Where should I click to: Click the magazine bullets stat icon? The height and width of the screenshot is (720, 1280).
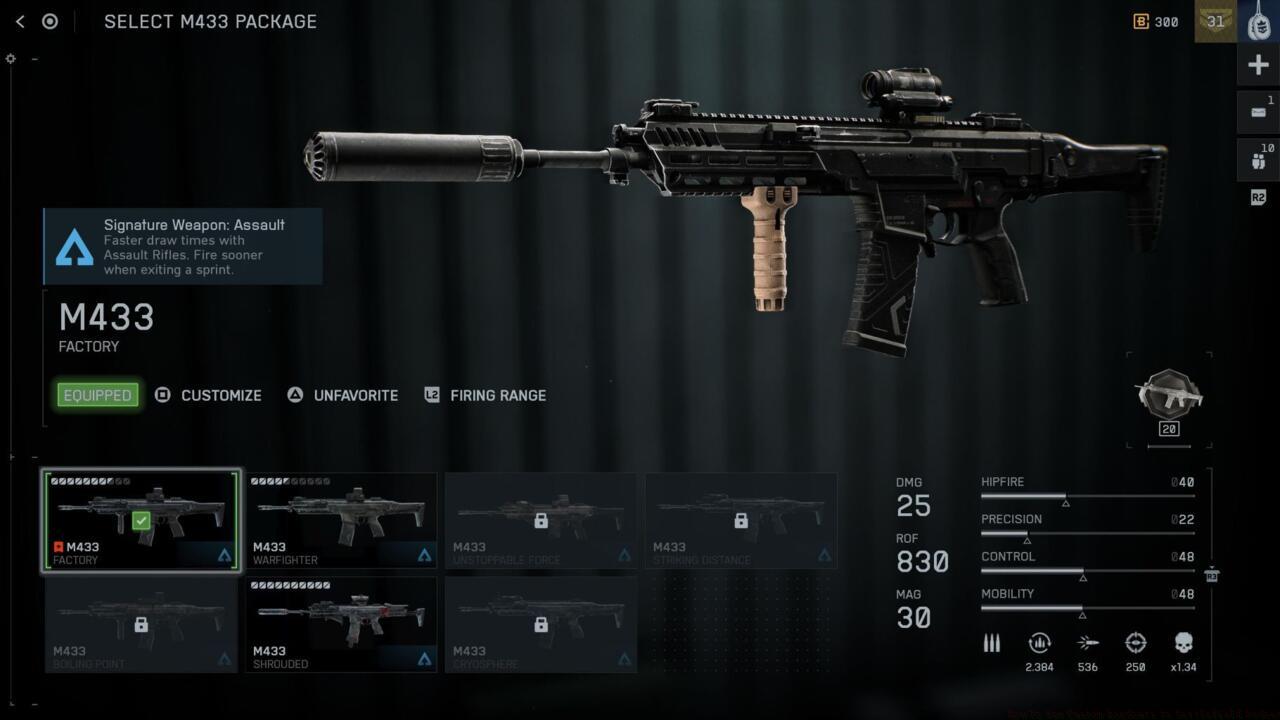(991, 643)
